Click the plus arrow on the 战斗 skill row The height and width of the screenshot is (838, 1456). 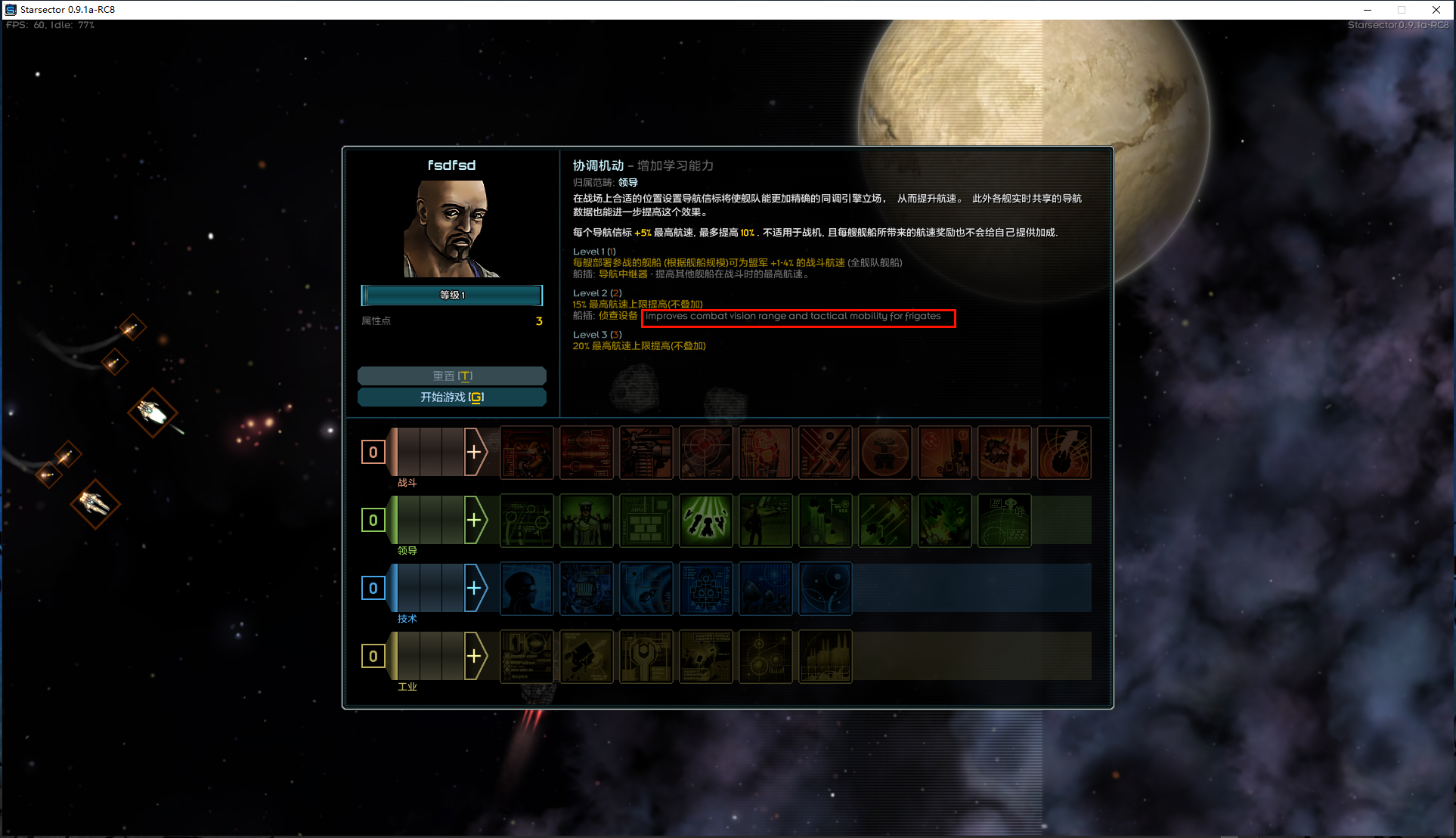(x=476, y=452)
